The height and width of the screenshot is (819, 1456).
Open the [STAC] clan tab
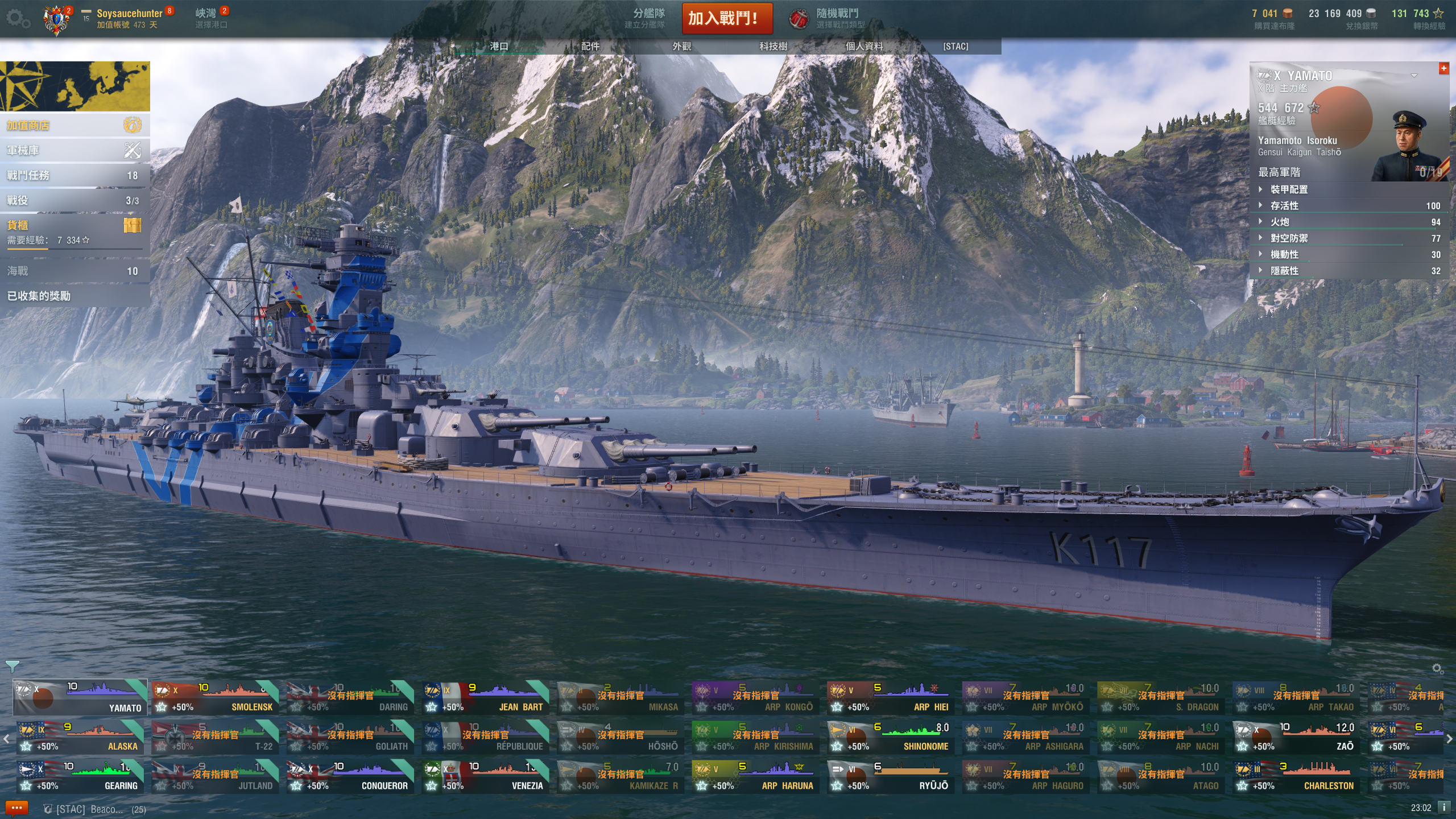pyautogui.click(x=955, y=46)
